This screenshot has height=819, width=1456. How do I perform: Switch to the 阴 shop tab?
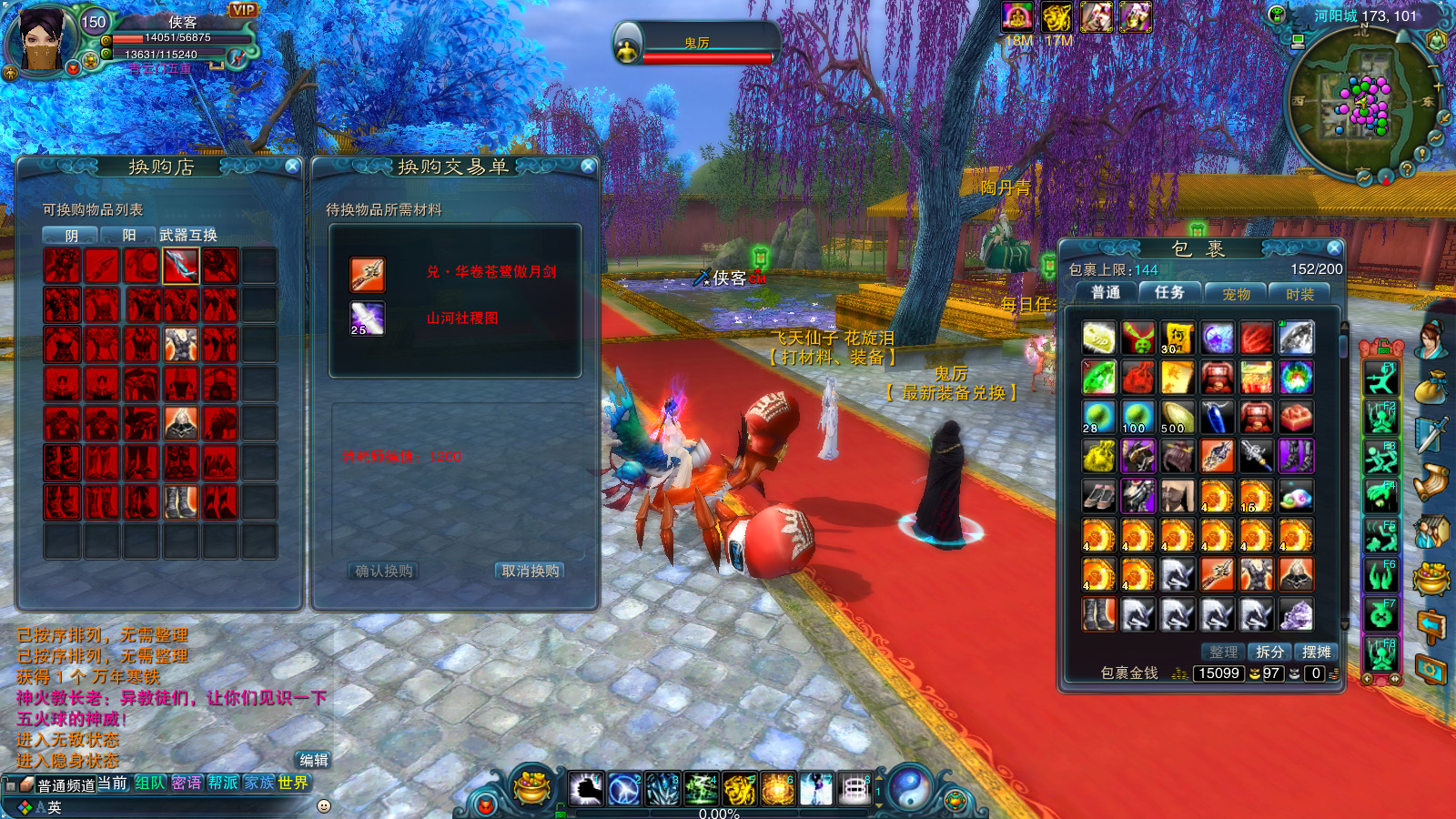71,235
